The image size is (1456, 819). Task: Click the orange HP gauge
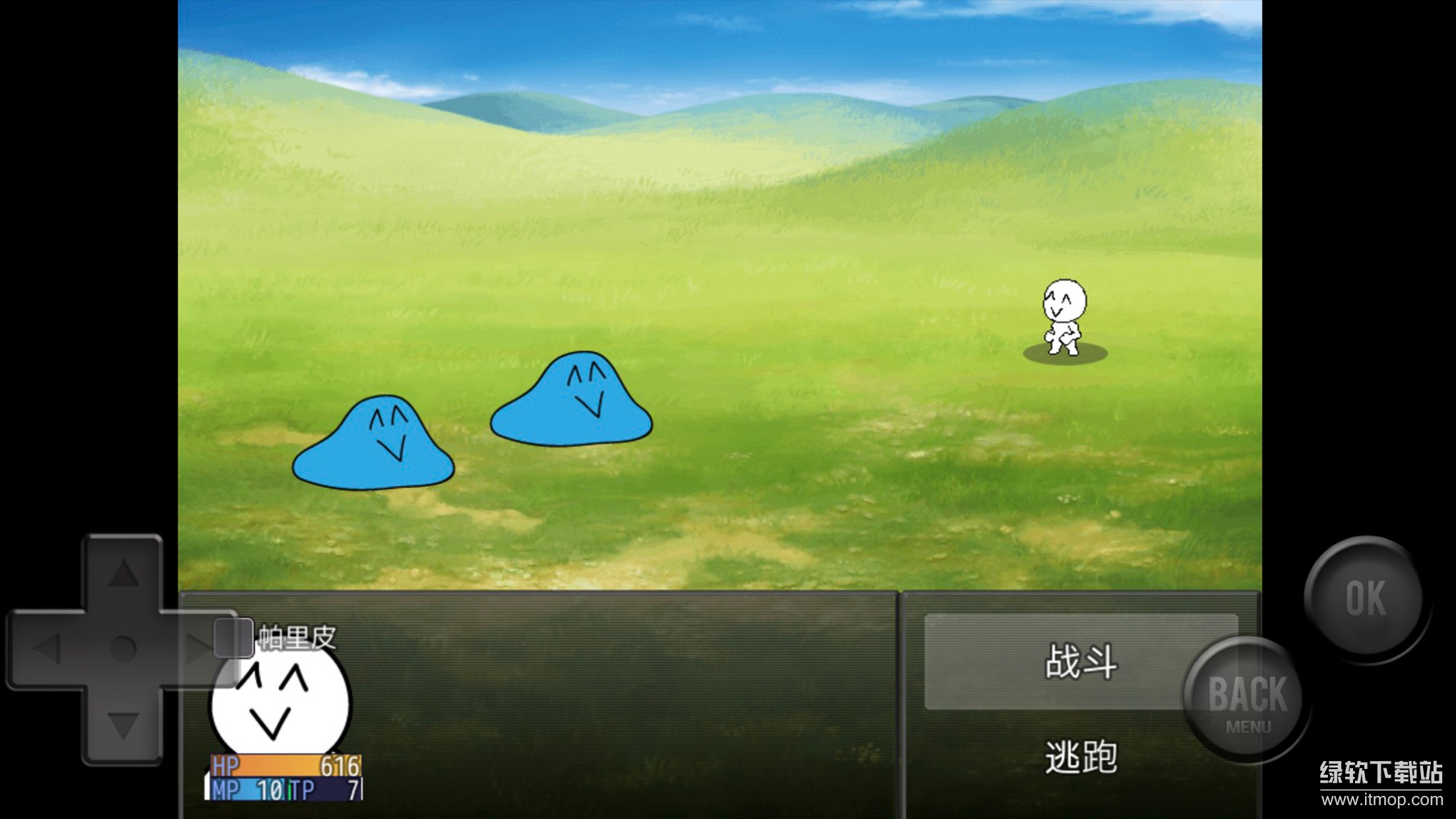[x=277, y=766]
